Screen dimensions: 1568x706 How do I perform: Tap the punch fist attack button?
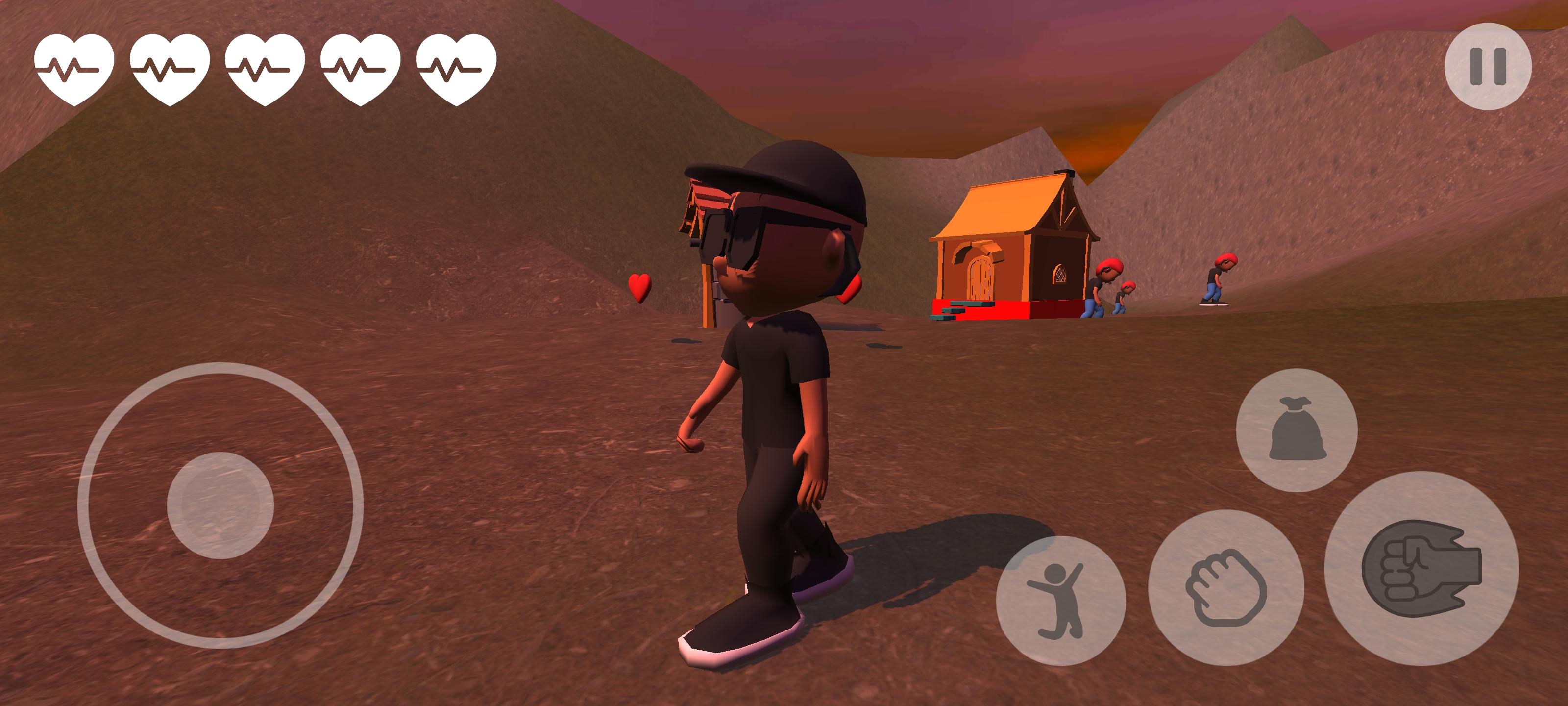click(1421, 568)
